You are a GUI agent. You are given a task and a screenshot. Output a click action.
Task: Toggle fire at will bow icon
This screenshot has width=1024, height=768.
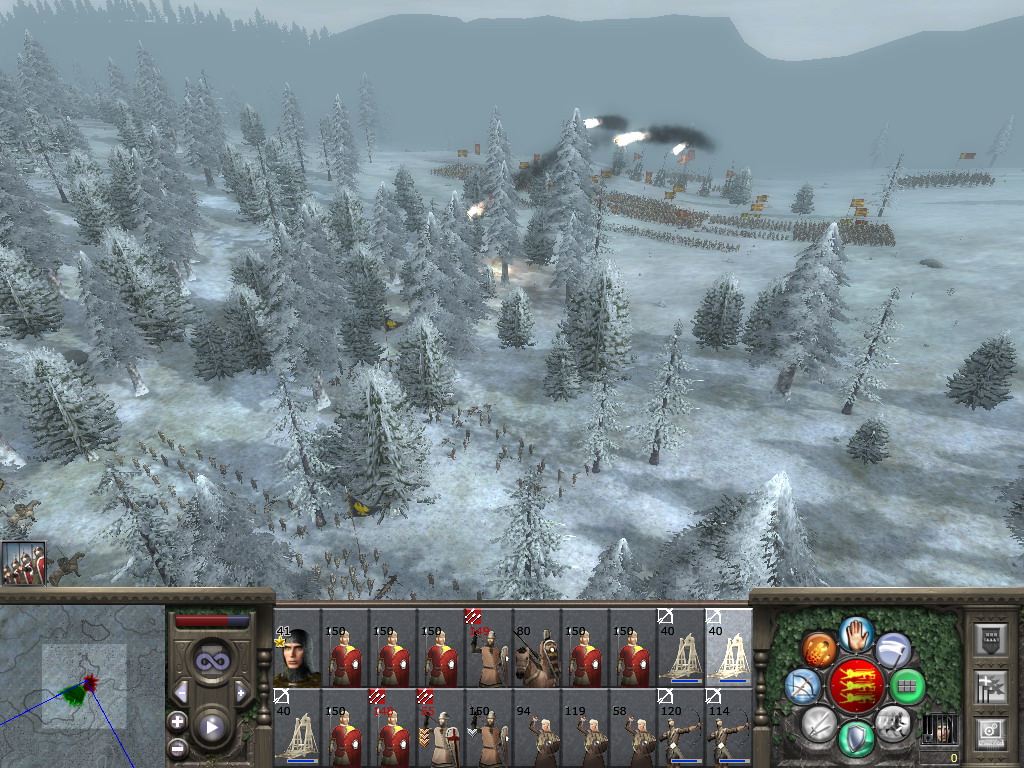point(802,686)
